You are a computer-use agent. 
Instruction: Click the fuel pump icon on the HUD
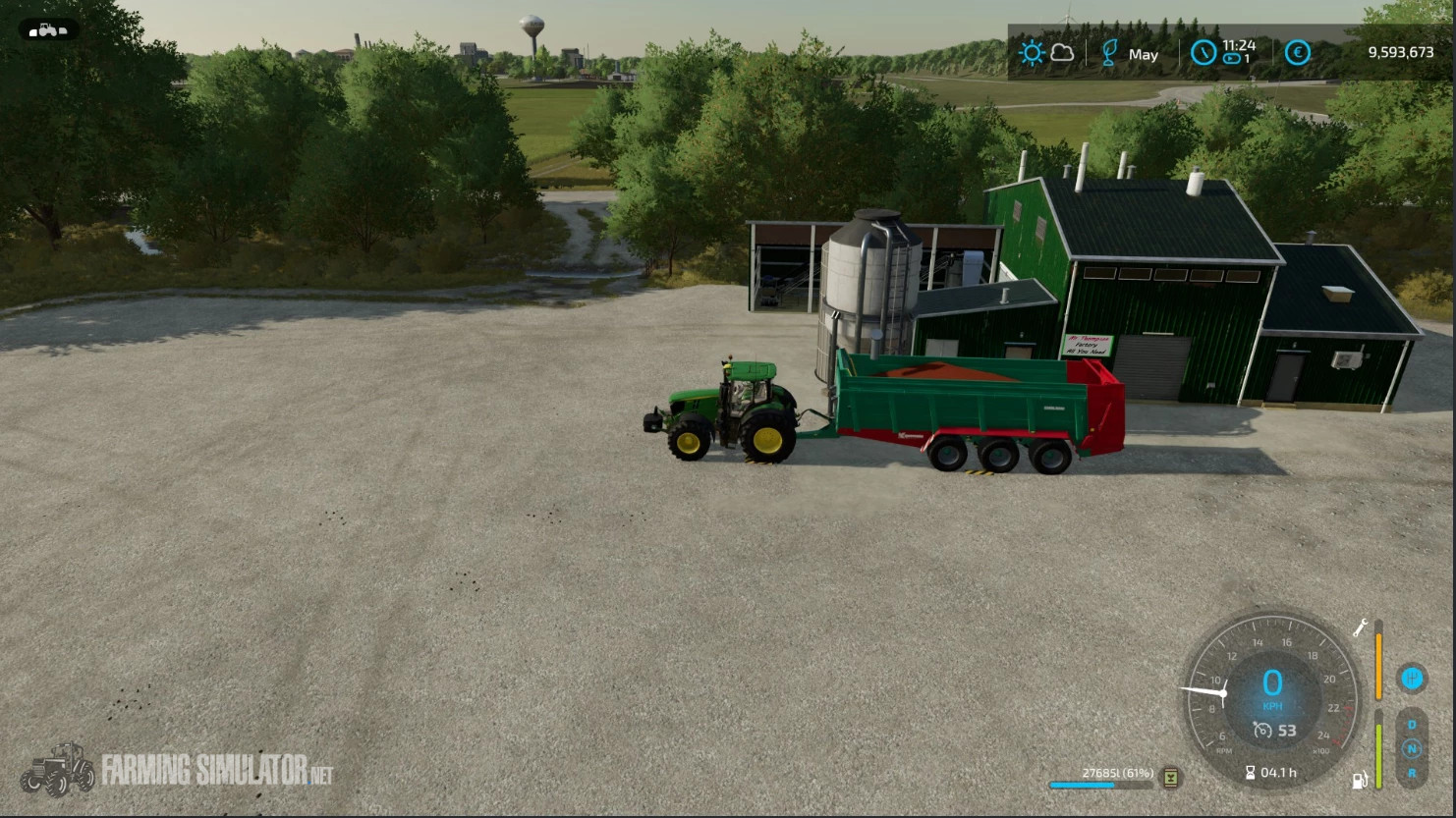(x=1360, y=780)
